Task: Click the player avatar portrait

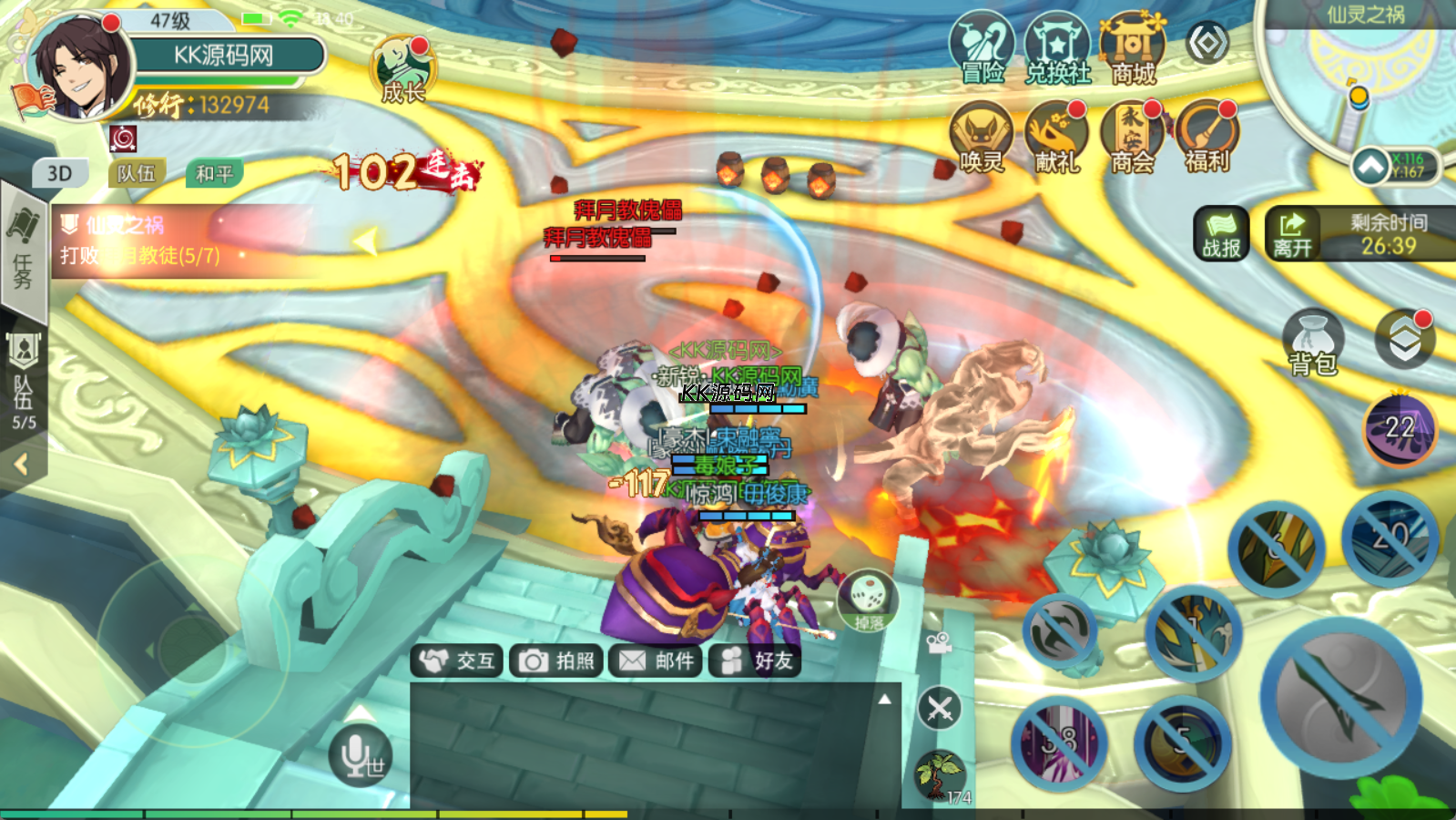Action: pyautogui.click(x=78, y=69)
